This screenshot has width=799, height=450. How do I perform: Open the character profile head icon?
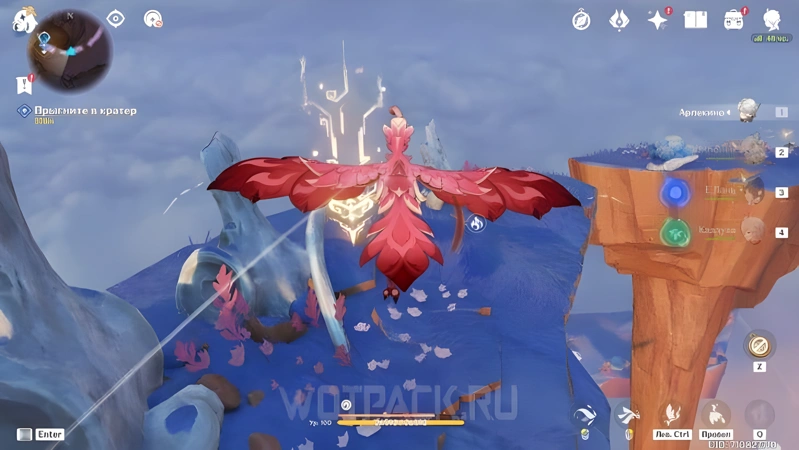pos(772,20)
